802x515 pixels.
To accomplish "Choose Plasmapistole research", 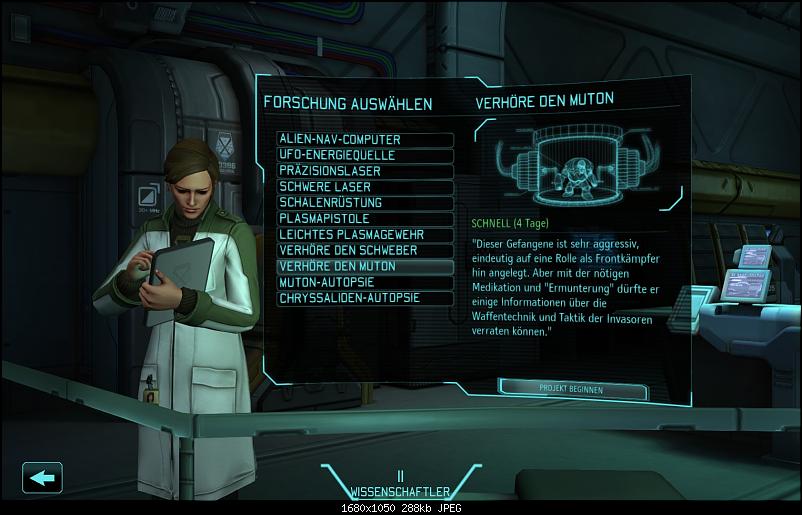I will tap(365, 219).
